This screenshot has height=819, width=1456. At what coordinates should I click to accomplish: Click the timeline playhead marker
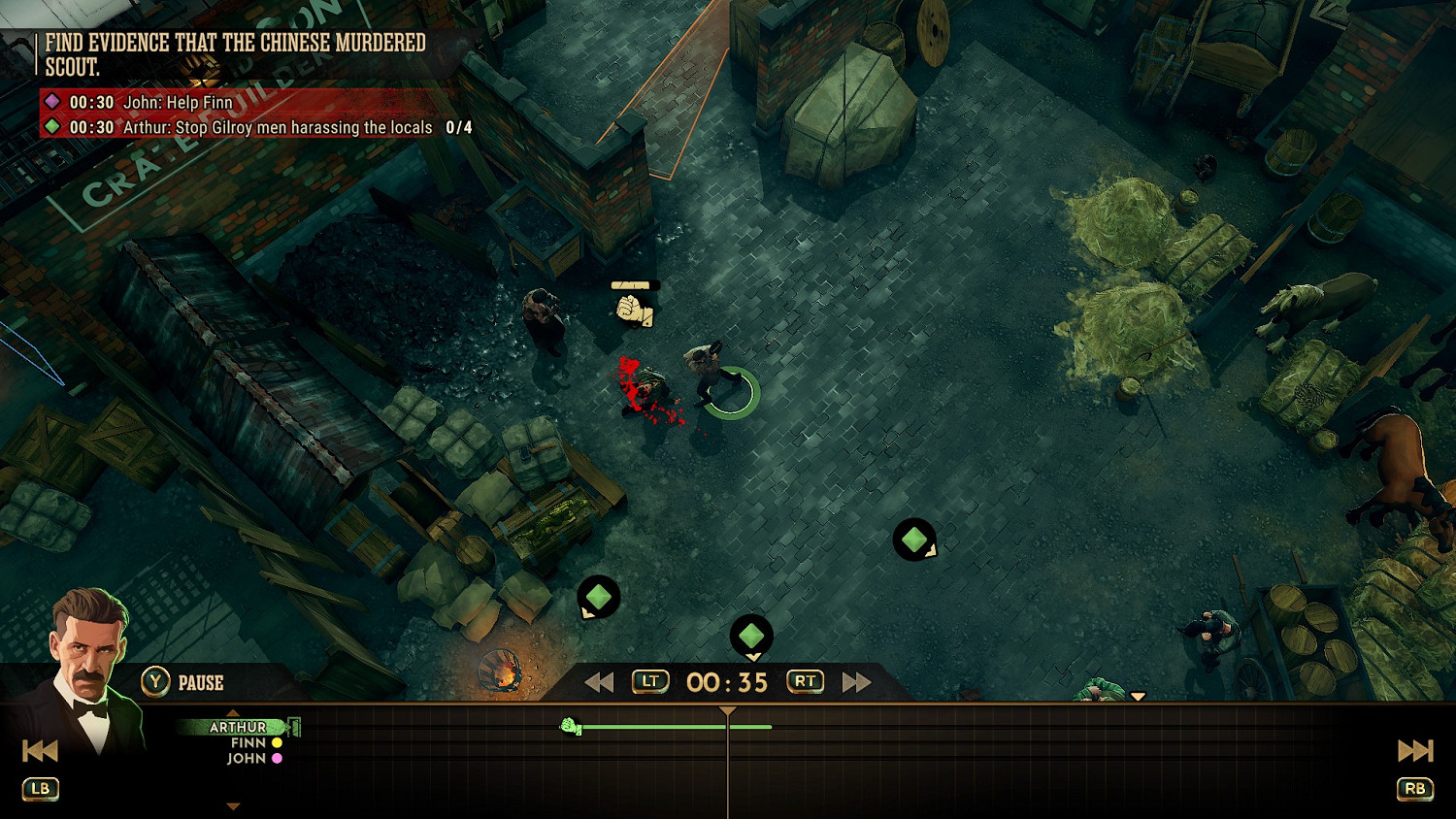coord(727,712)
